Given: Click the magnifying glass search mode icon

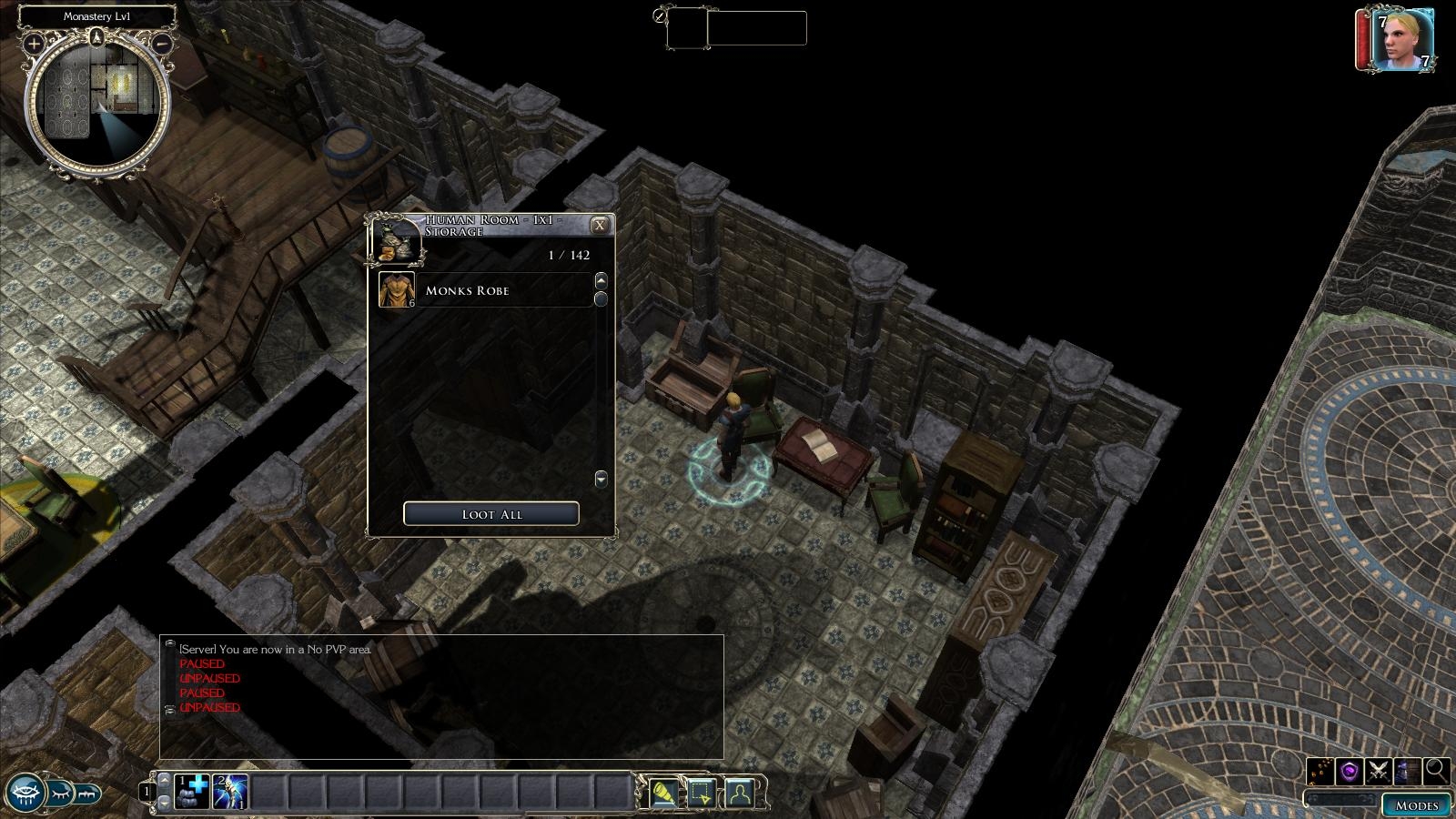Looking at the screenshot, I should point(1437,771).
